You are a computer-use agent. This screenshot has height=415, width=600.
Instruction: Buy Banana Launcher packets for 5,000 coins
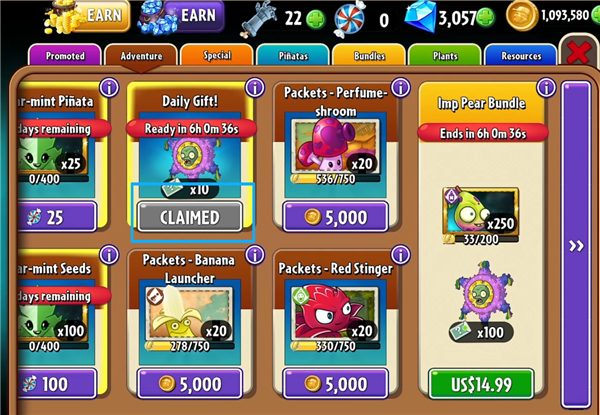click(x=189, y=383)
